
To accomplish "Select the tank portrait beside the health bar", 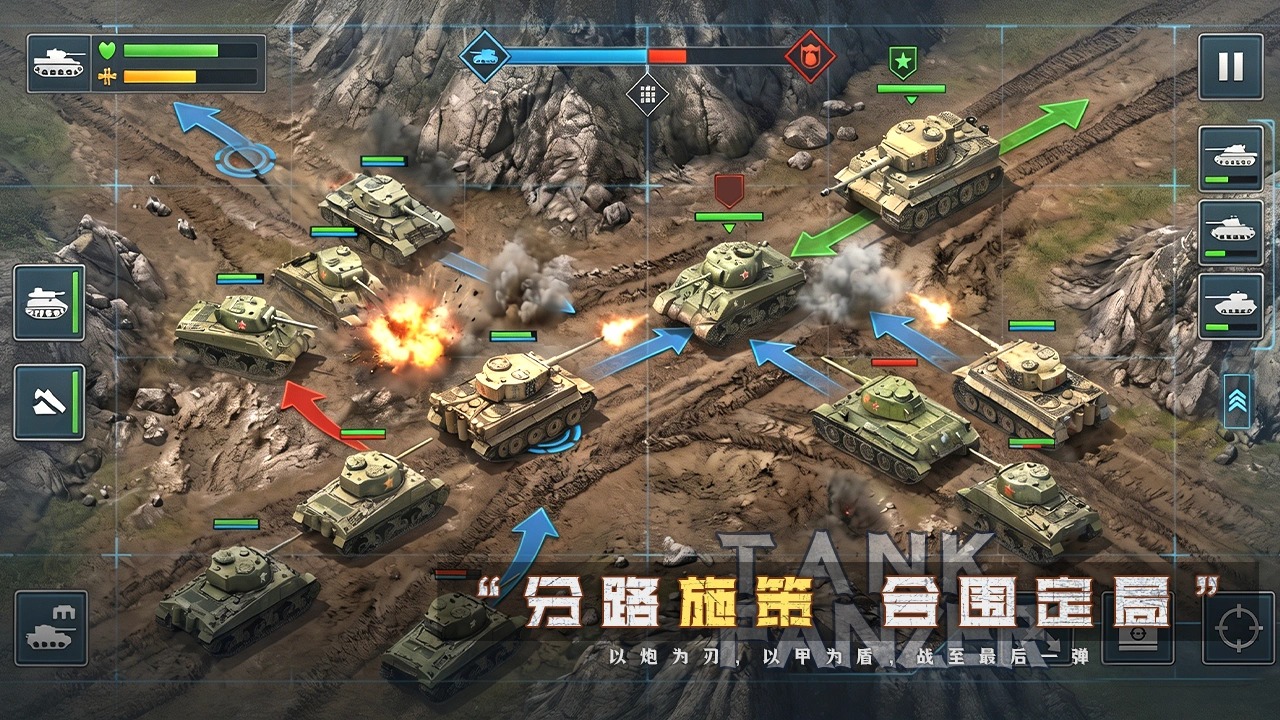I will [59, 63].
